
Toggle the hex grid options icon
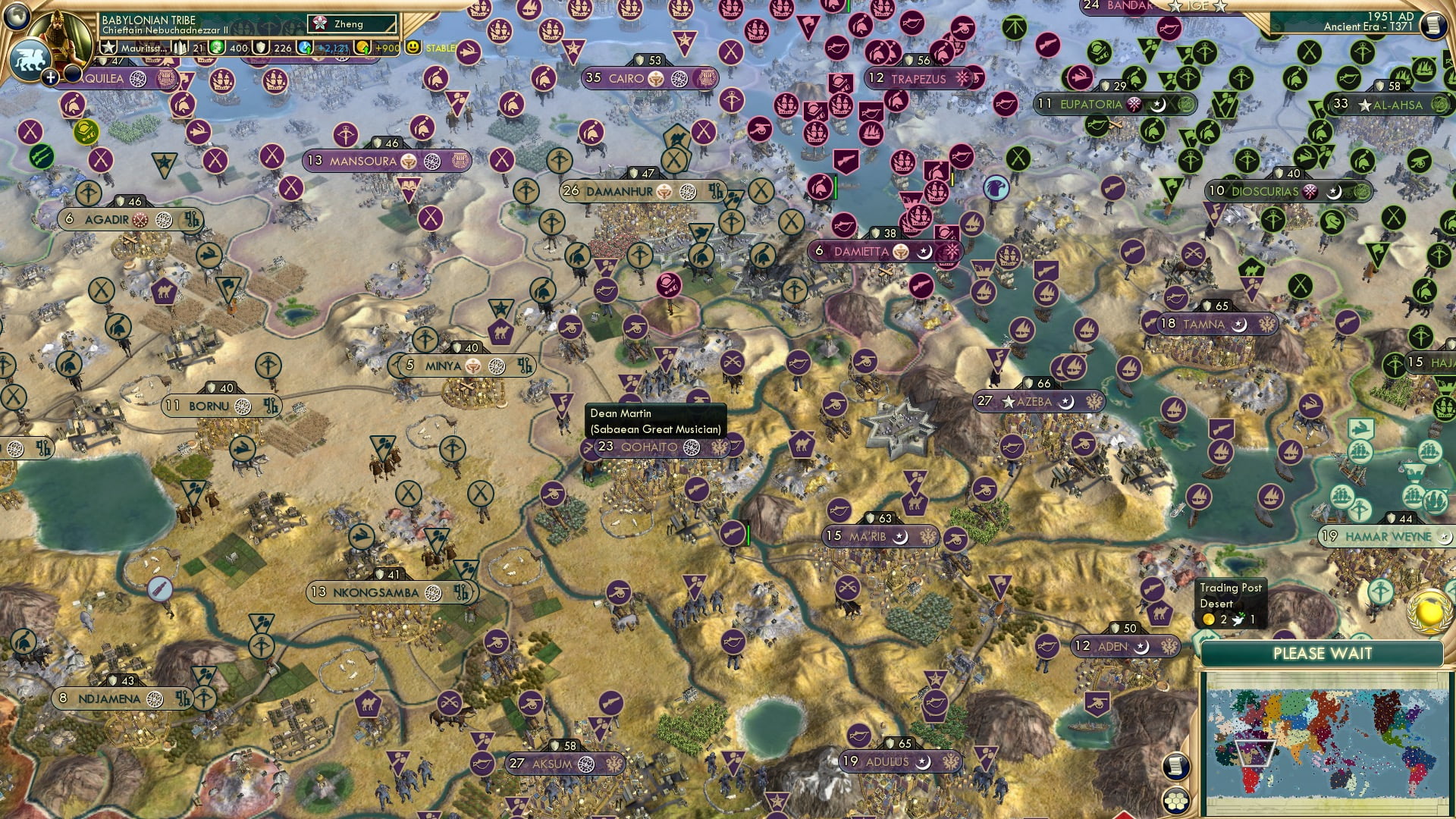1175,801
